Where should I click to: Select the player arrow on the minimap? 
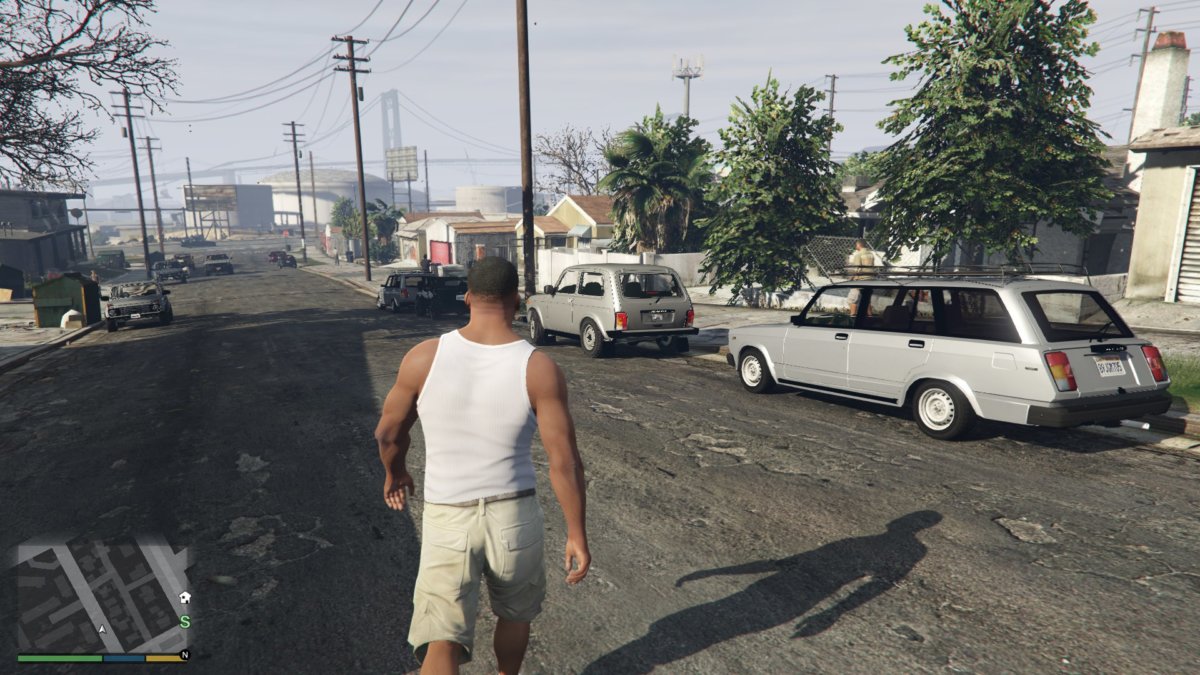pyautogui.click(x=101, y=630)
